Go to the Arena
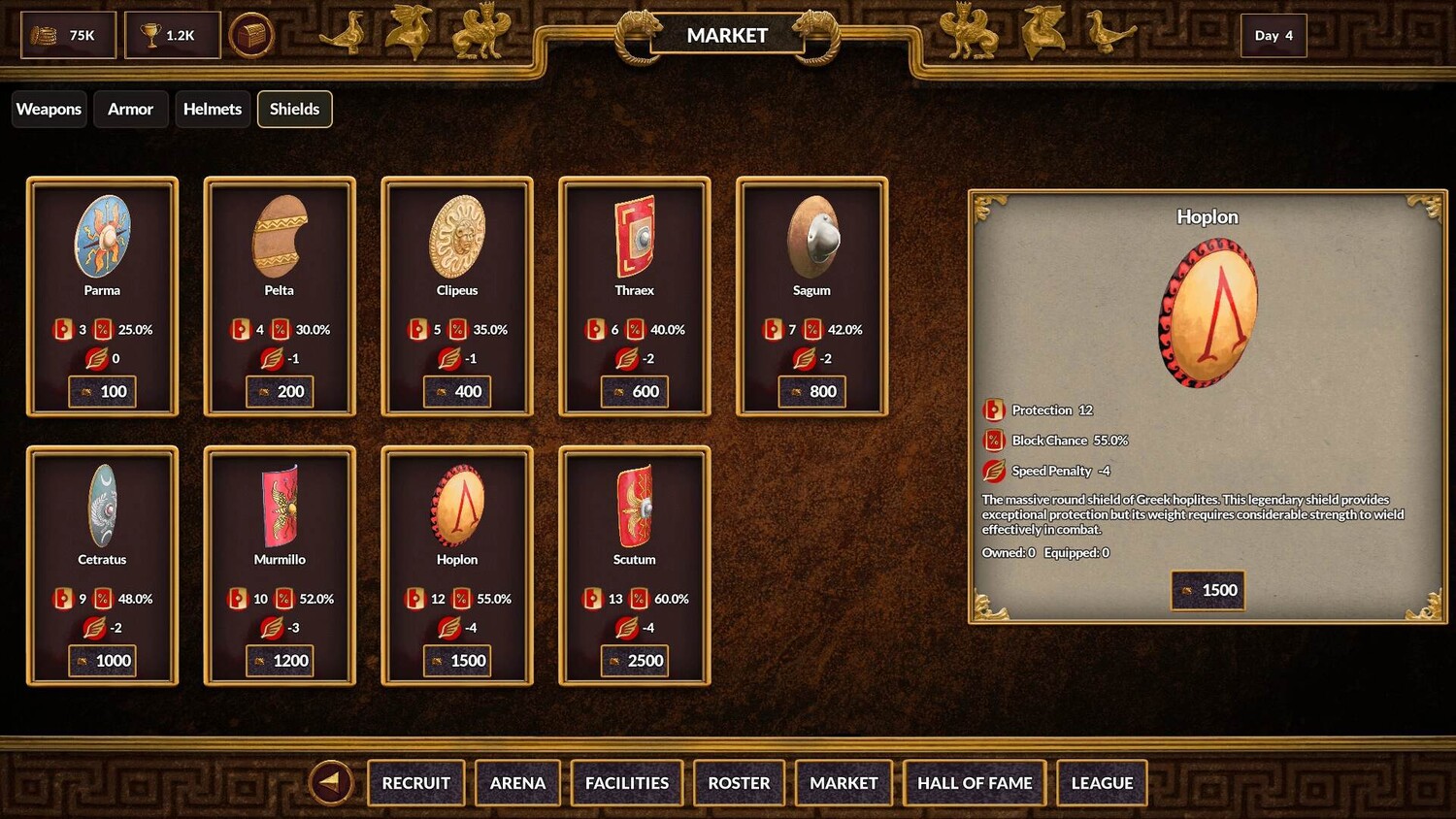Image resolution: width=1456 pixels, height=819 pixels. [x=517, y=783]
